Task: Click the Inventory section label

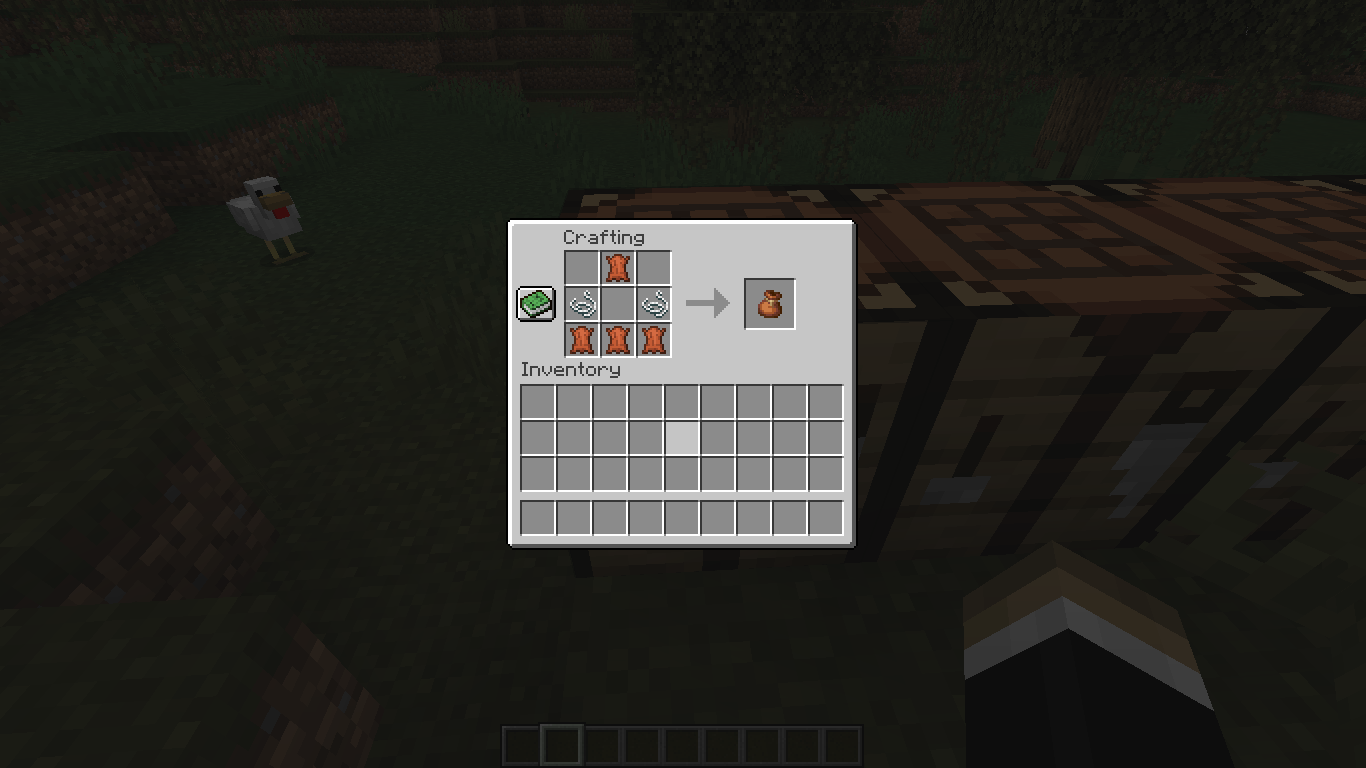Action: click(571, 369)
